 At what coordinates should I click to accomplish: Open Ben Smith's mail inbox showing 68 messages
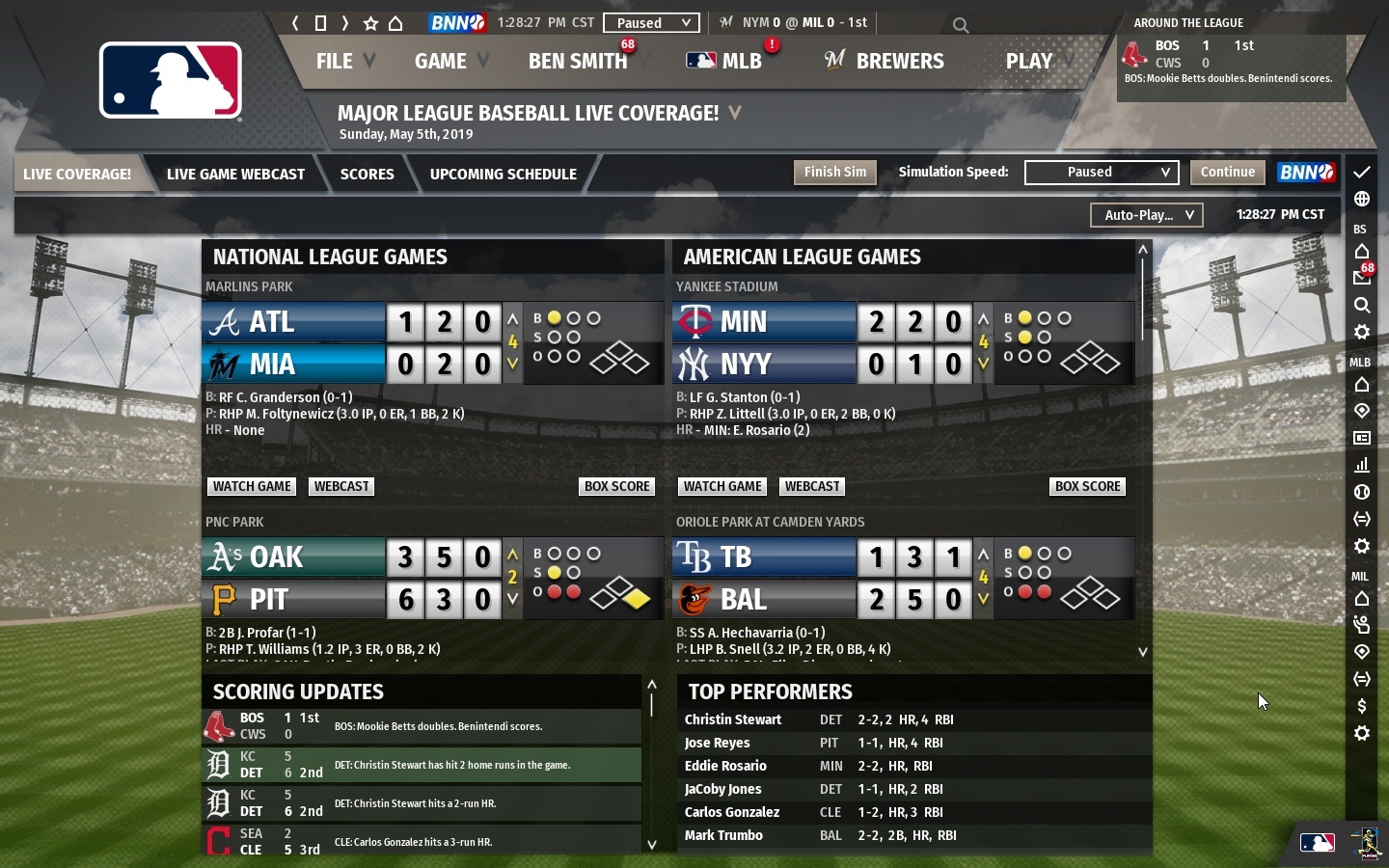pyautogui.click(x=1362, y=279)
